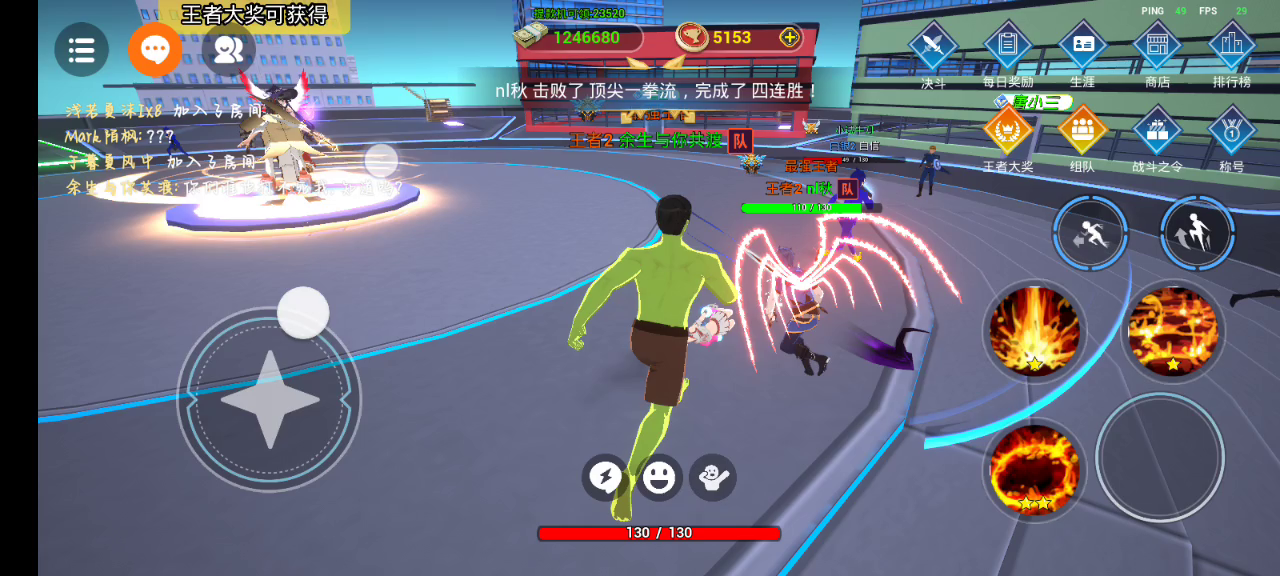The image size is (1280, 576).
Task: Open the hamburger list menu
Action: tap(81, 49)
